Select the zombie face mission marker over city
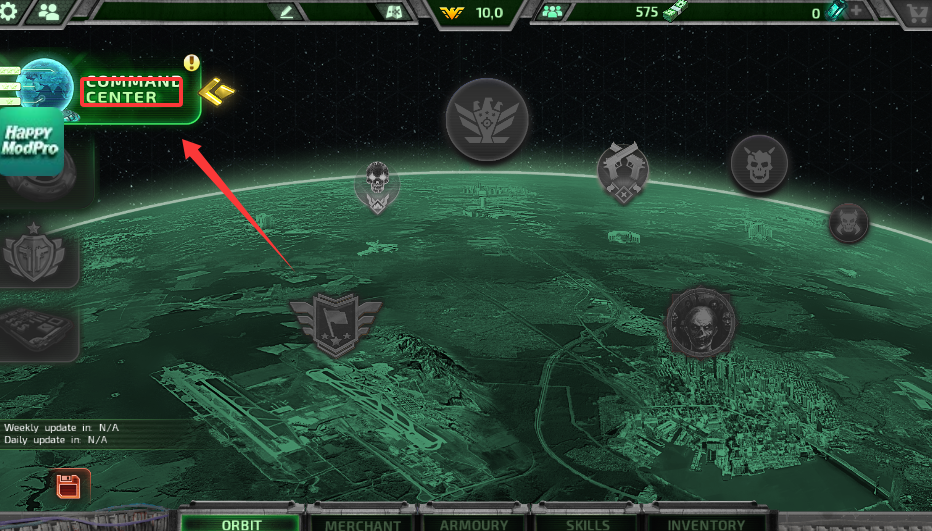 [701, 323]
